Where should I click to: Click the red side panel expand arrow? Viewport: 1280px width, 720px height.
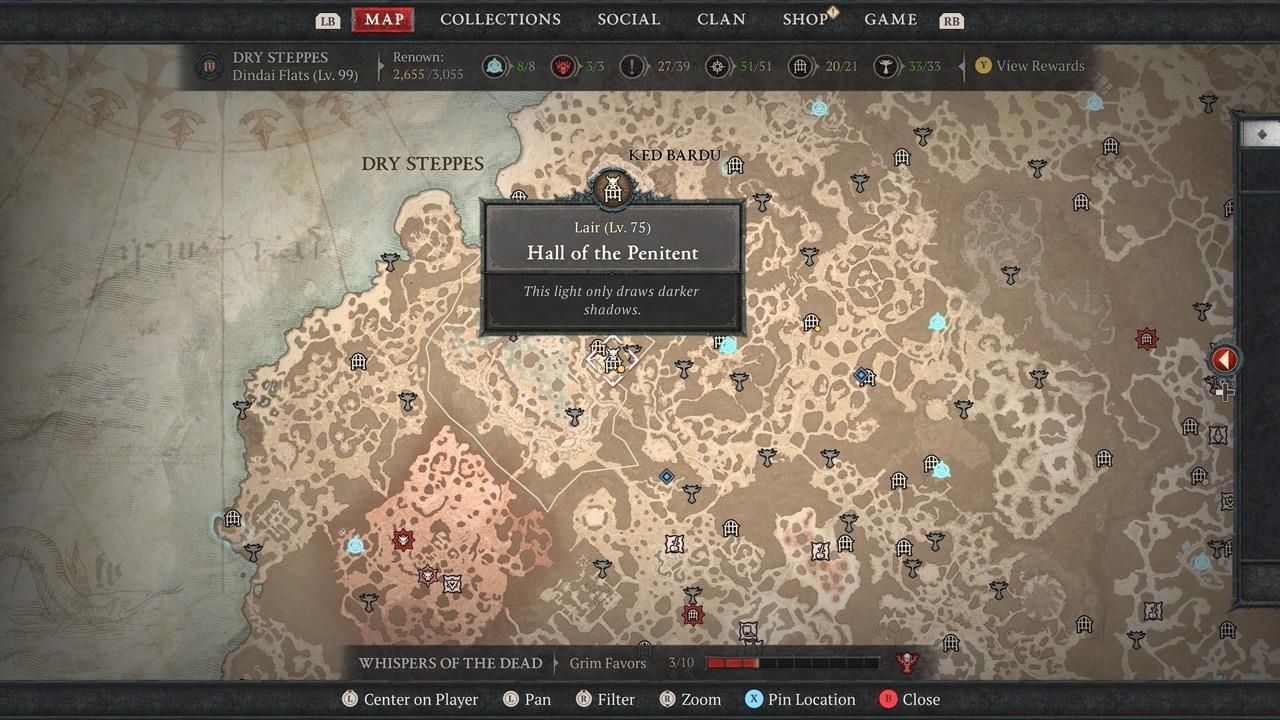[x=1224, y=360]
